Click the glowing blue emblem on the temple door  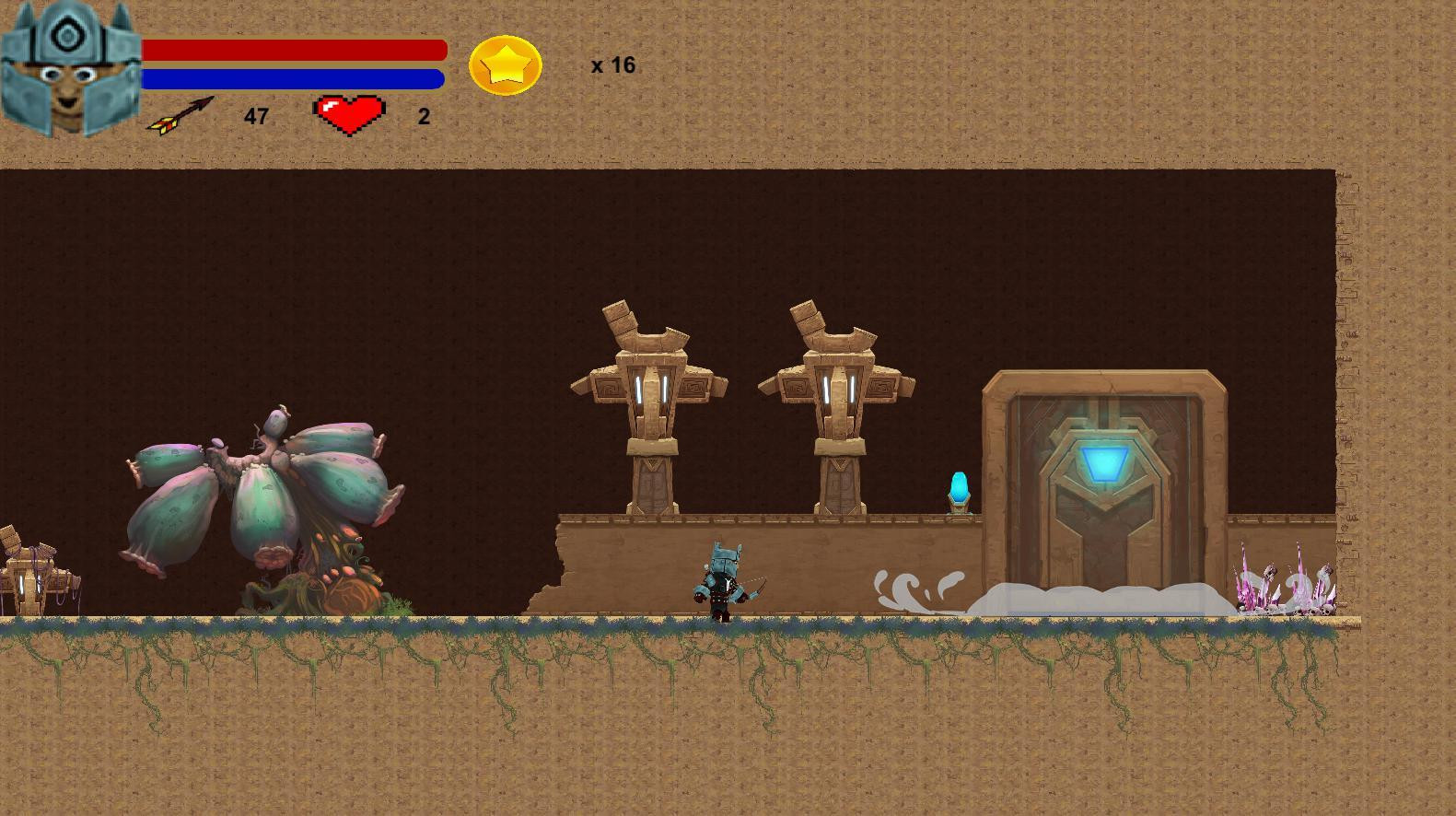[x=1105, y=460]
